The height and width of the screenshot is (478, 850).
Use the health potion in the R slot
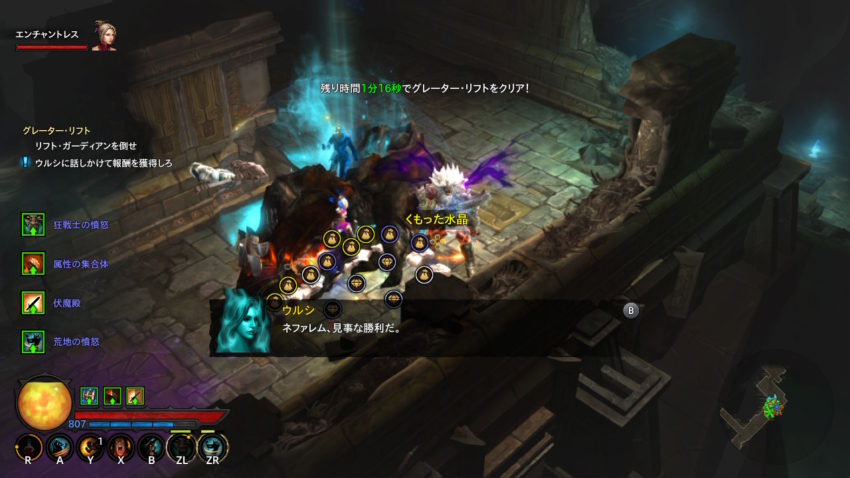click(29, 447)
